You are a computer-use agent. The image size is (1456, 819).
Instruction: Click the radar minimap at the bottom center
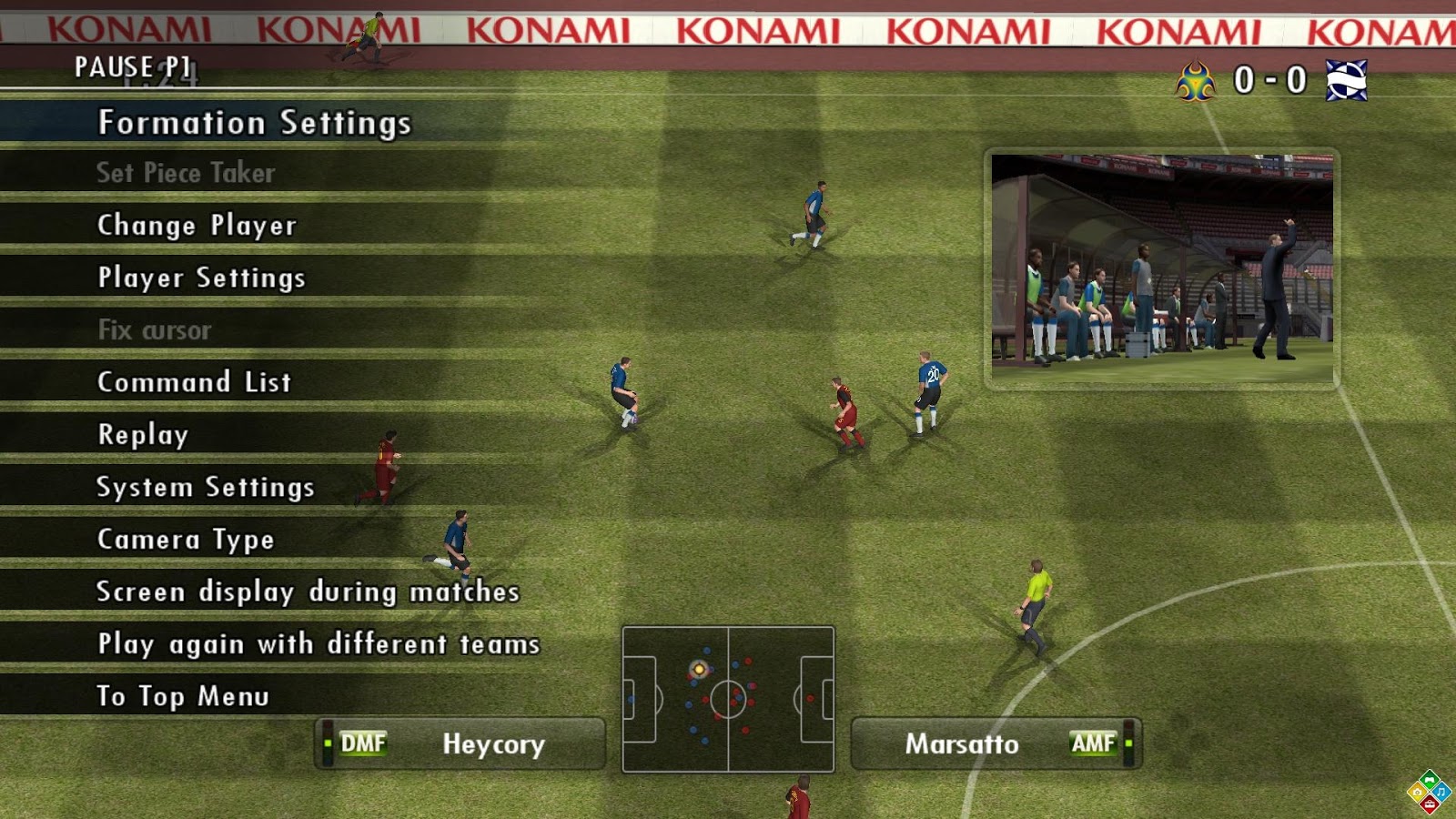point(728,694)
